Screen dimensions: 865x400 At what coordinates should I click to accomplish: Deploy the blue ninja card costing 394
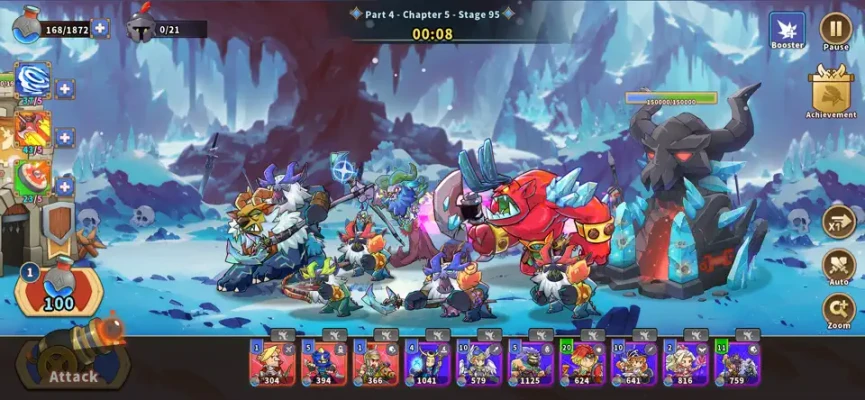323,363
